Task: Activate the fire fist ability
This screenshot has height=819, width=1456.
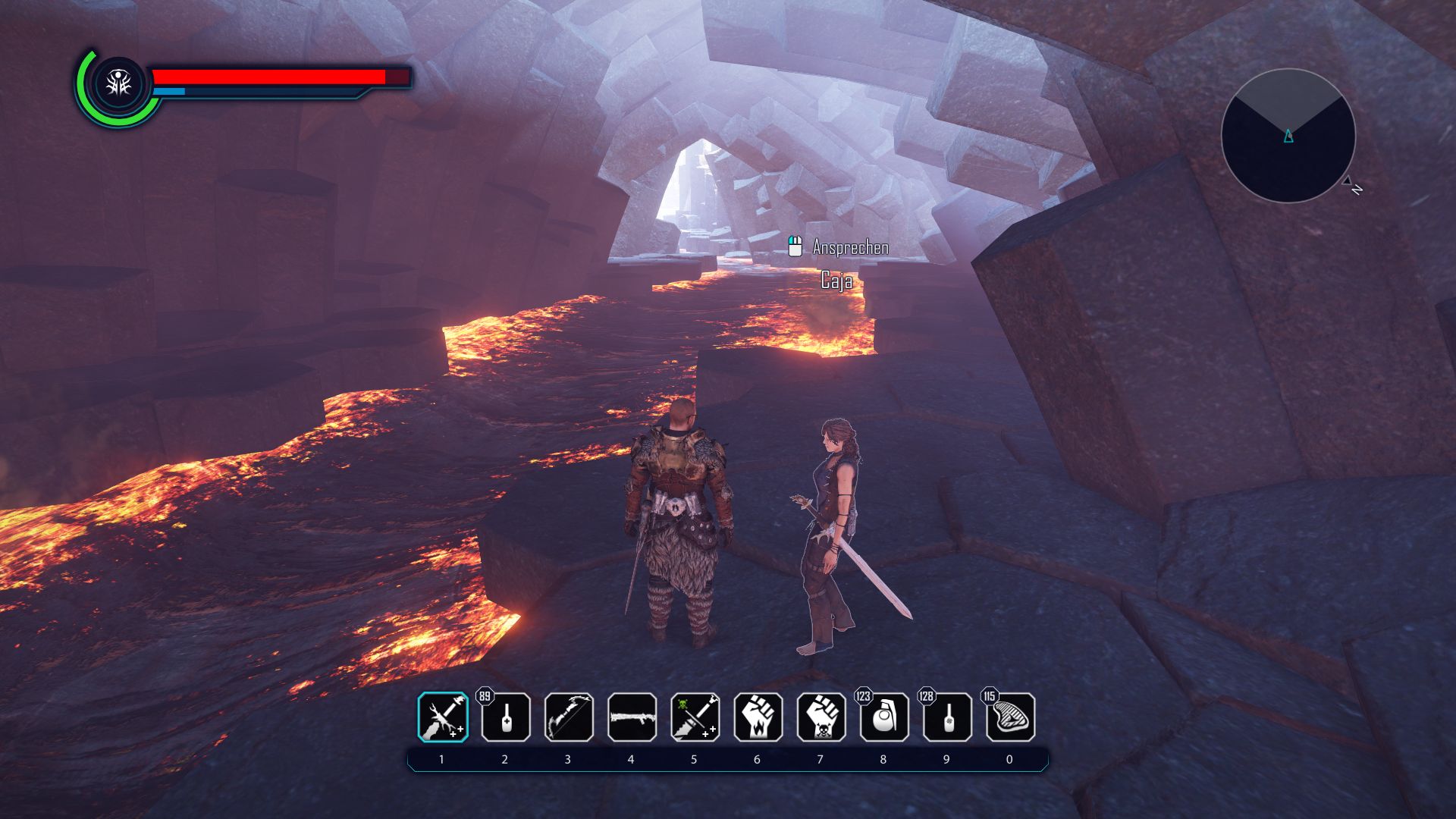Action: 758,717
